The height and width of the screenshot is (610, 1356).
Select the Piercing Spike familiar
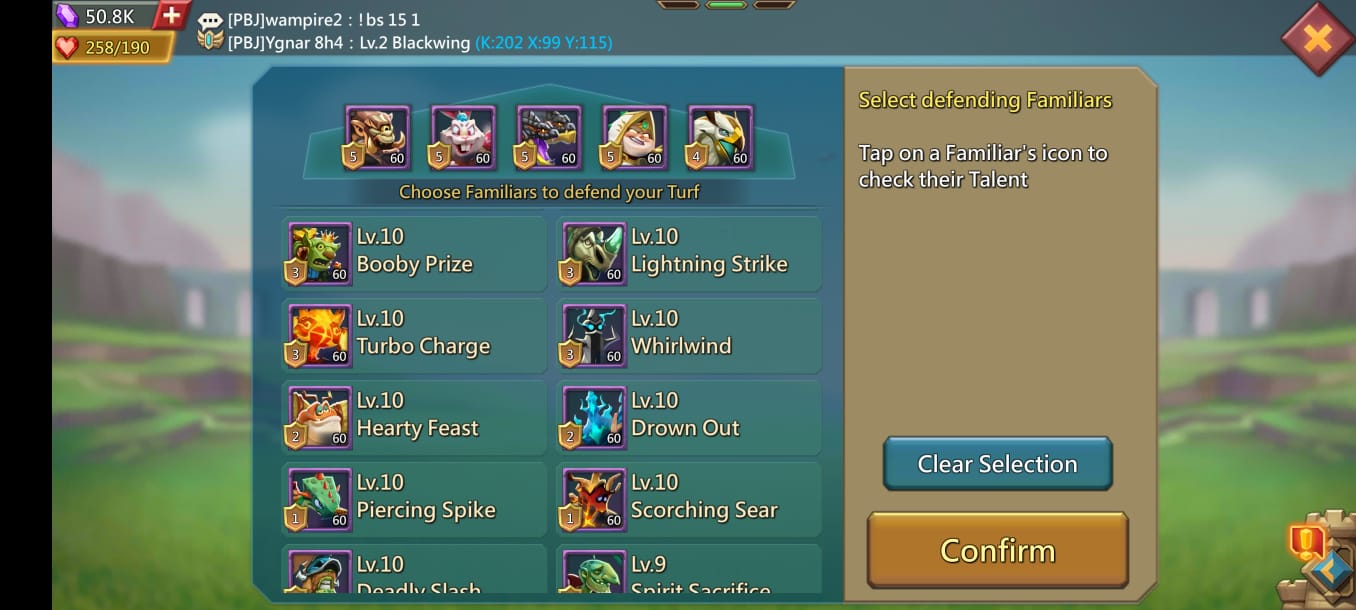pos(414,500)
